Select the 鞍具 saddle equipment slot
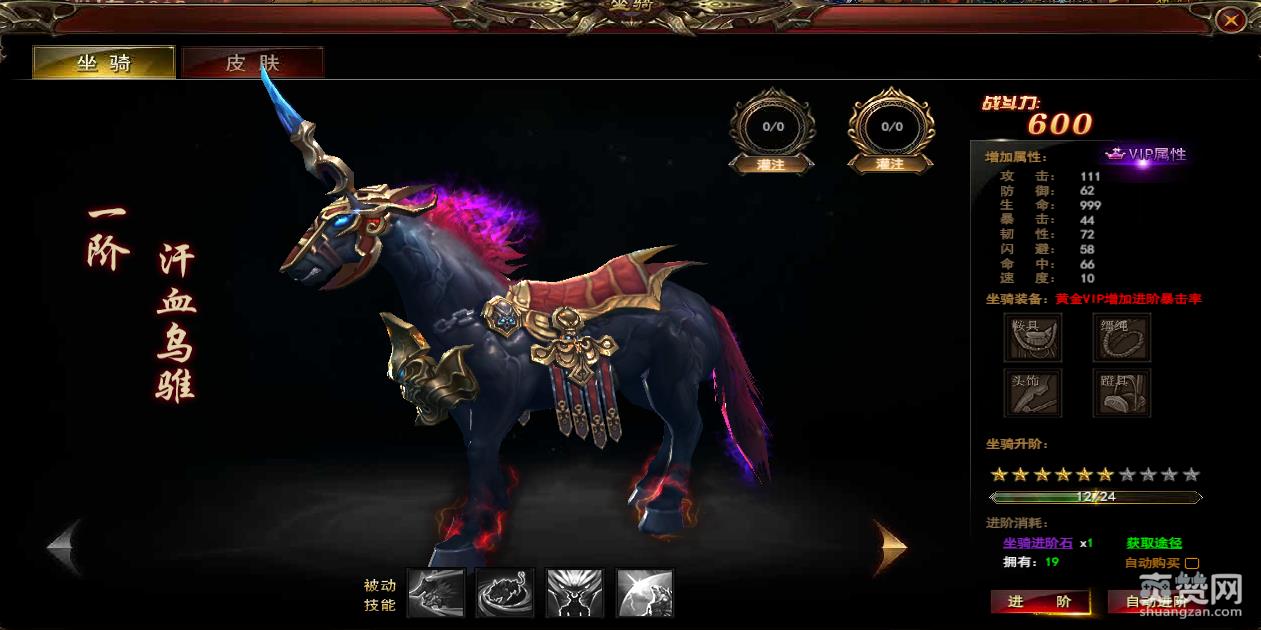 tap(1033, 337)
